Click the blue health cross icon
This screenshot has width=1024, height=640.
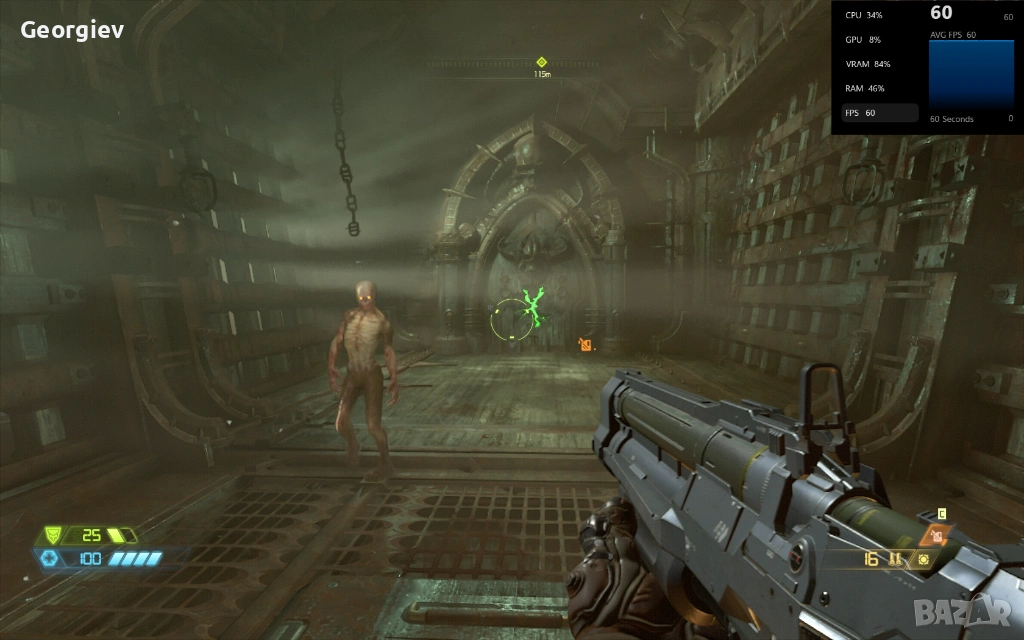(x=49, y=558)
